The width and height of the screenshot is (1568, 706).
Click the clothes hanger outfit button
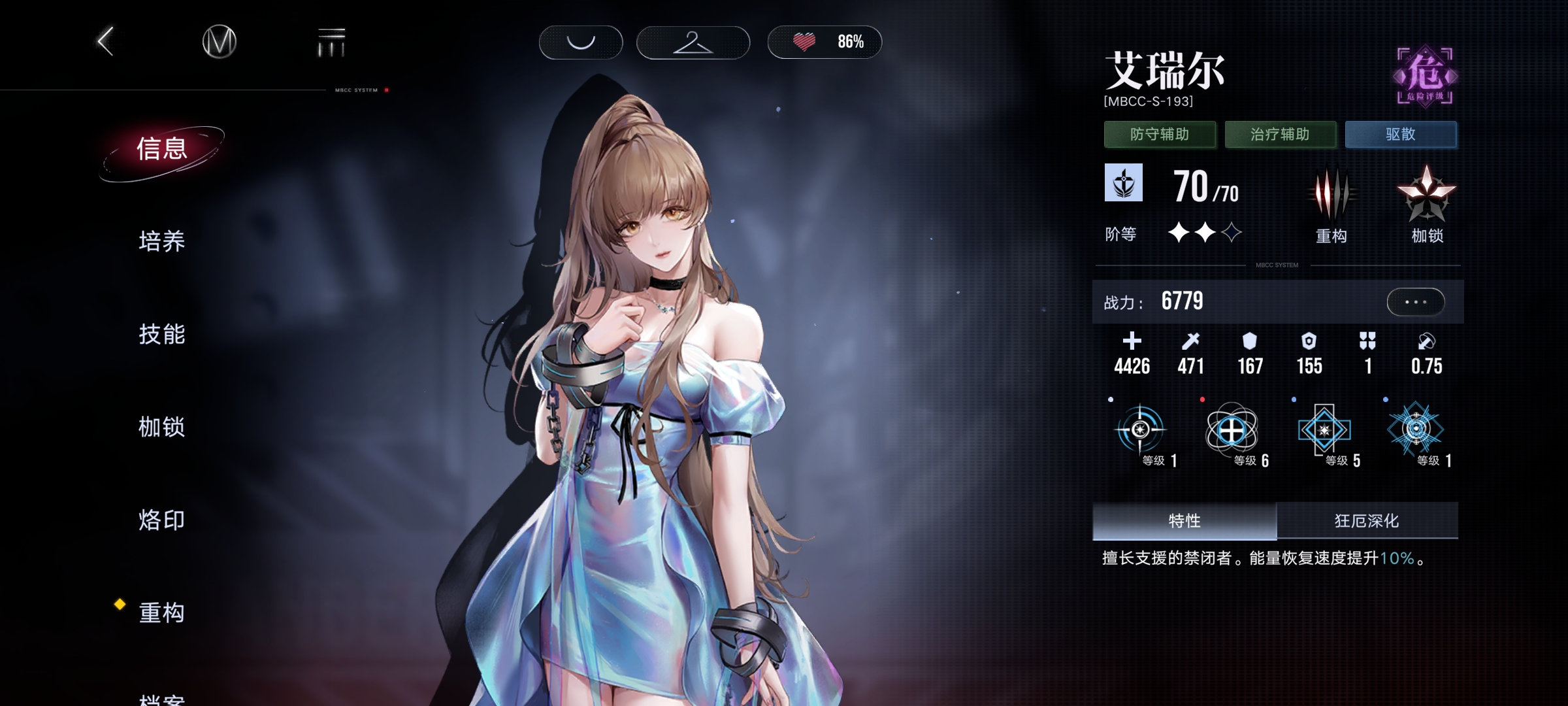[x=693, y=42]
